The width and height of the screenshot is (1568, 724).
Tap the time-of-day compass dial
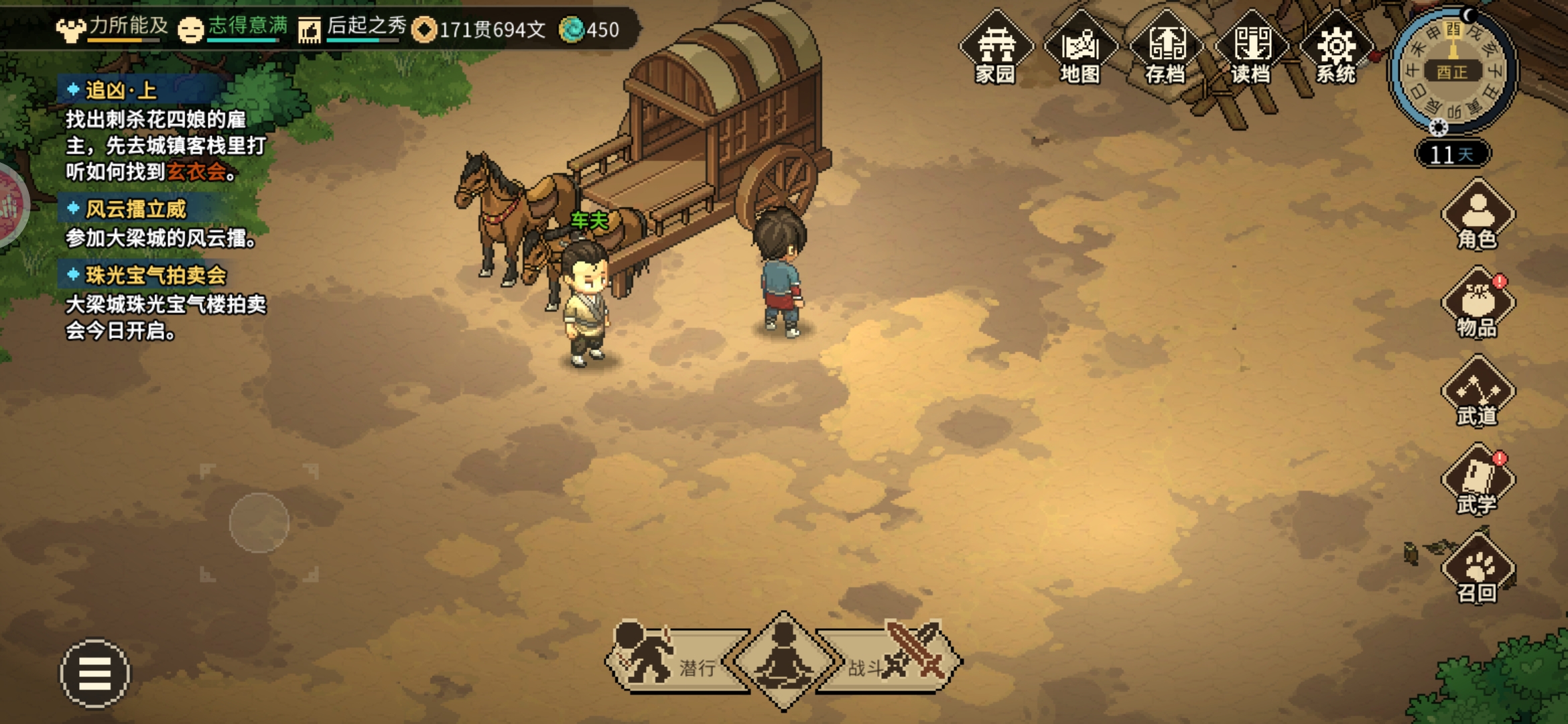(x=1453, y=71)
